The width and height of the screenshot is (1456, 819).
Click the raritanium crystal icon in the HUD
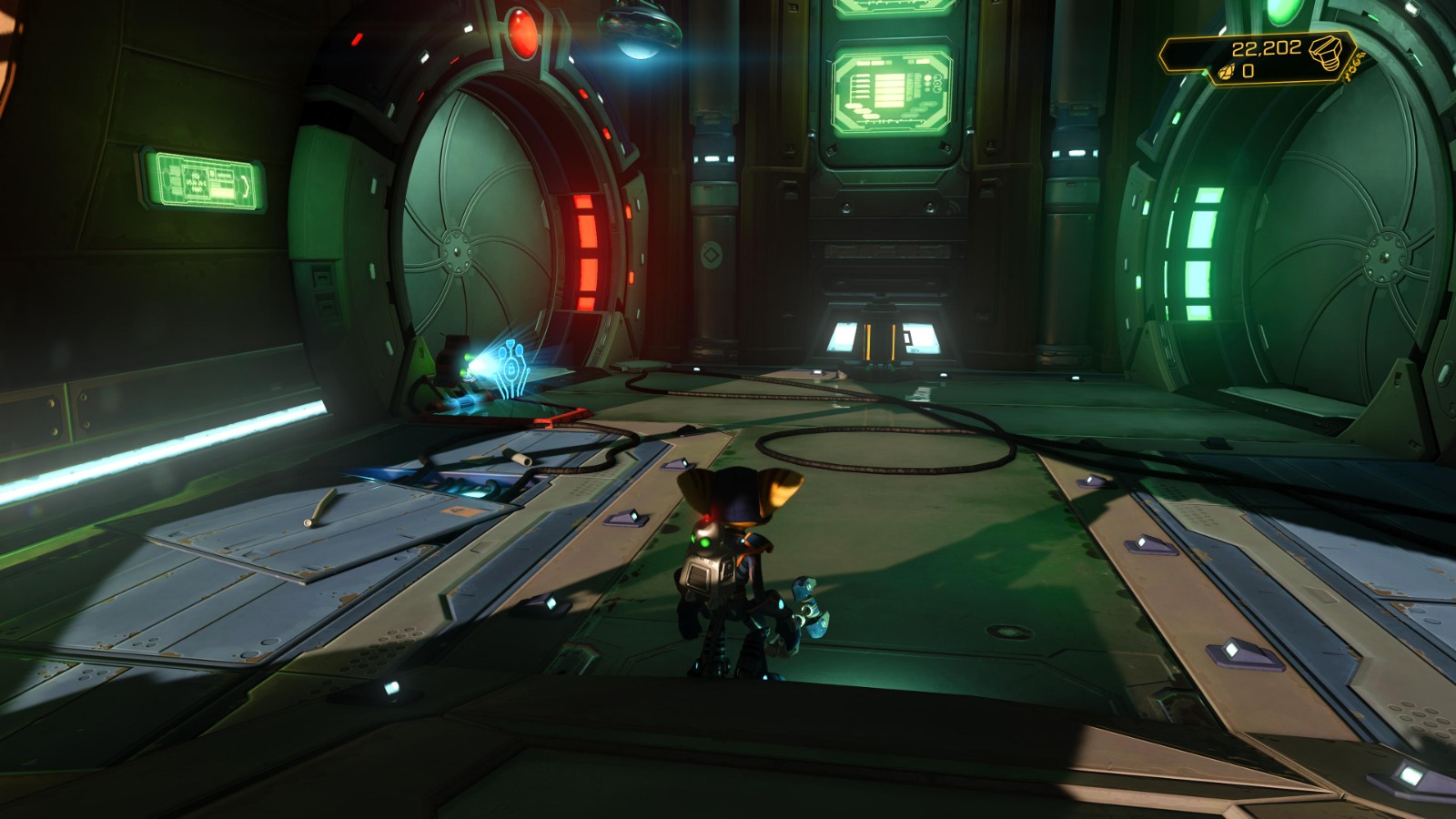point(1226,71)
